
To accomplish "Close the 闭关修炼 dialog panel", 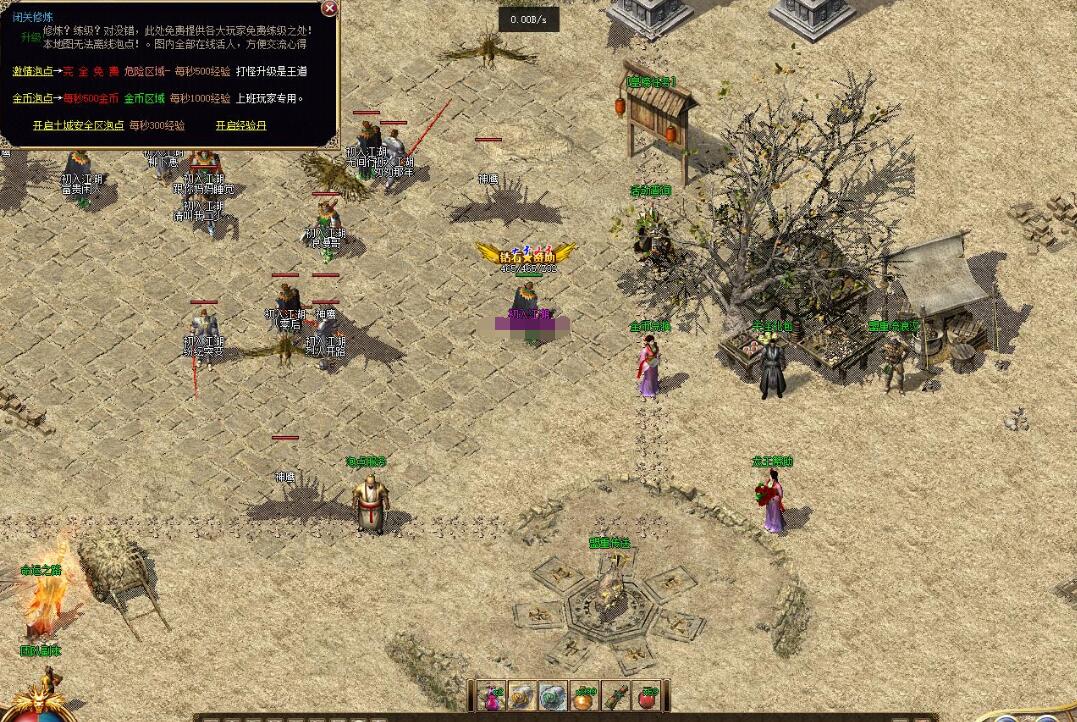I will pos(329,9).
